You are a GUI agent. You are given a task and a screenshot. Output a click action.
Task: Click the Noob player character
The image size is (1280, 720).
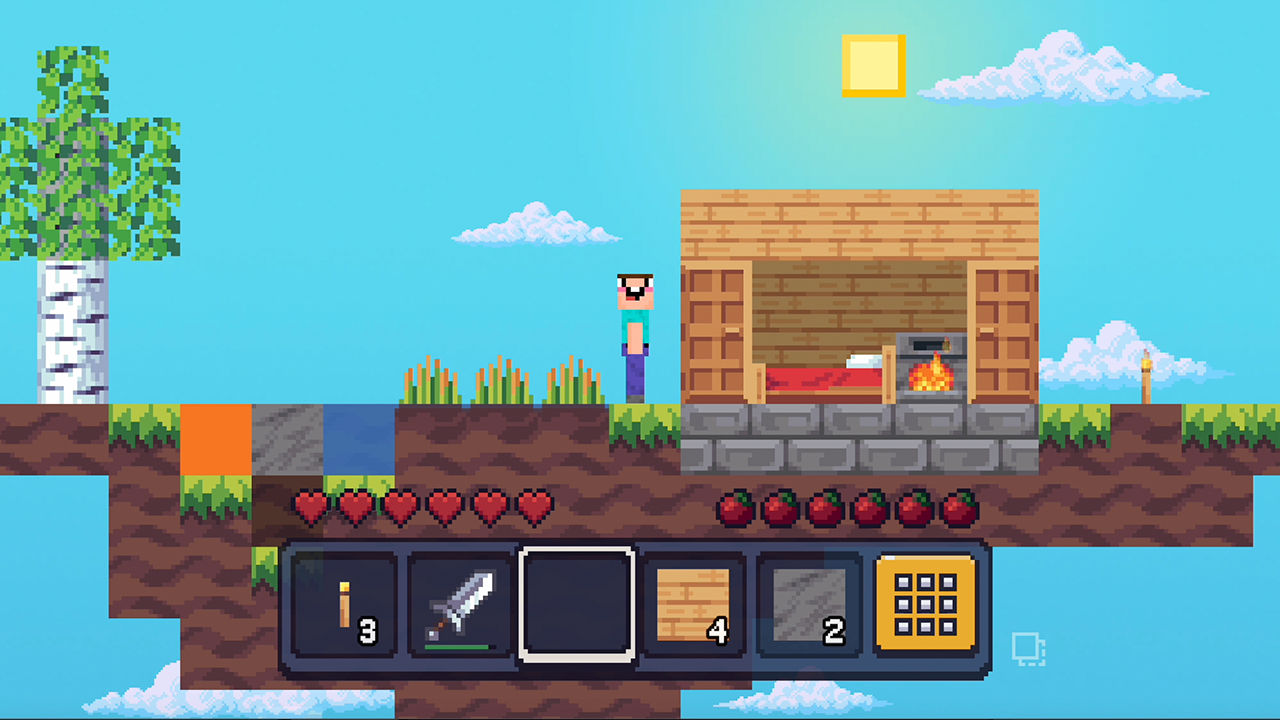click(636, 330)
